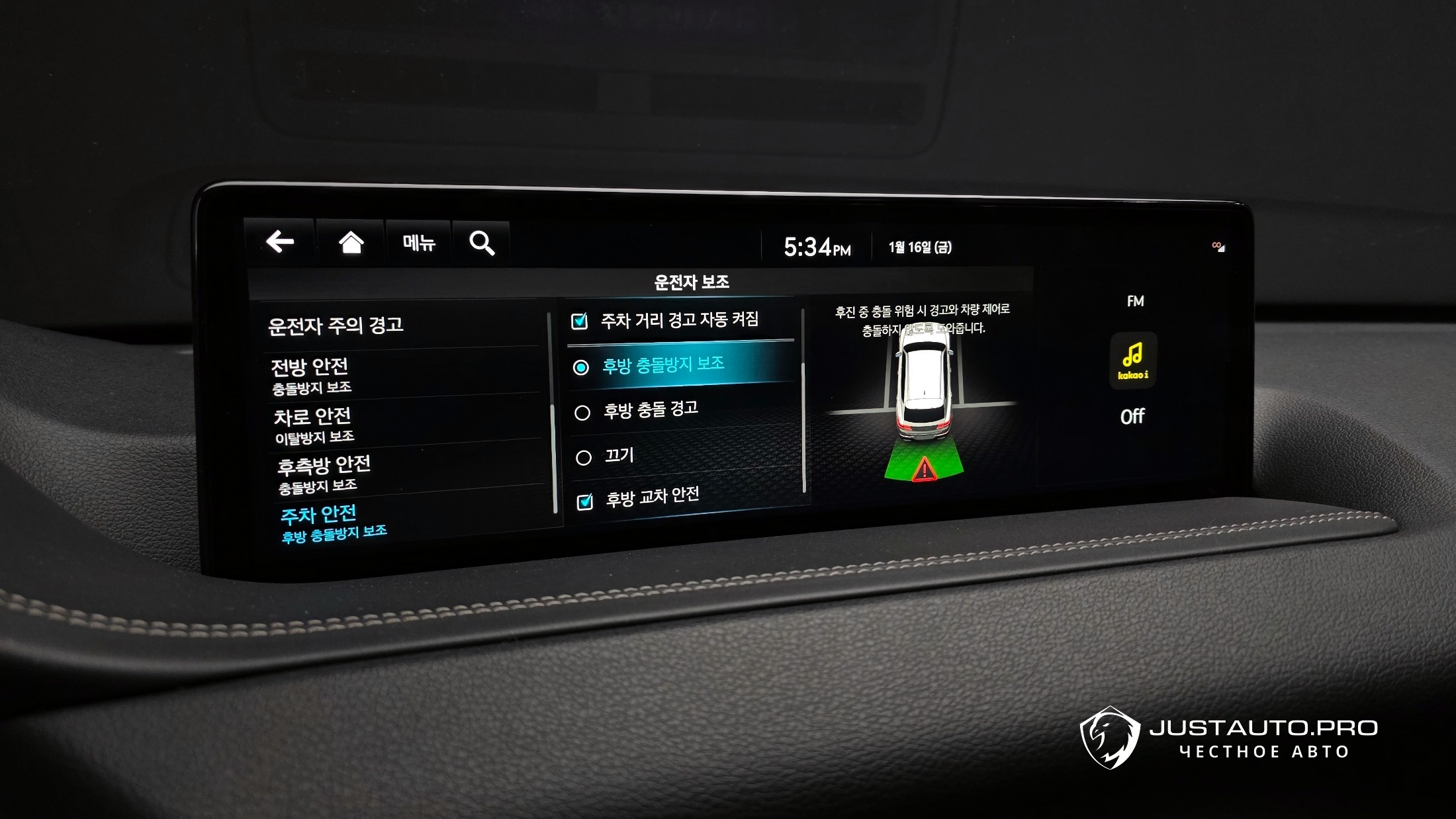Open the search magnifier
The image size is (1456, 819).
(481, 243)
